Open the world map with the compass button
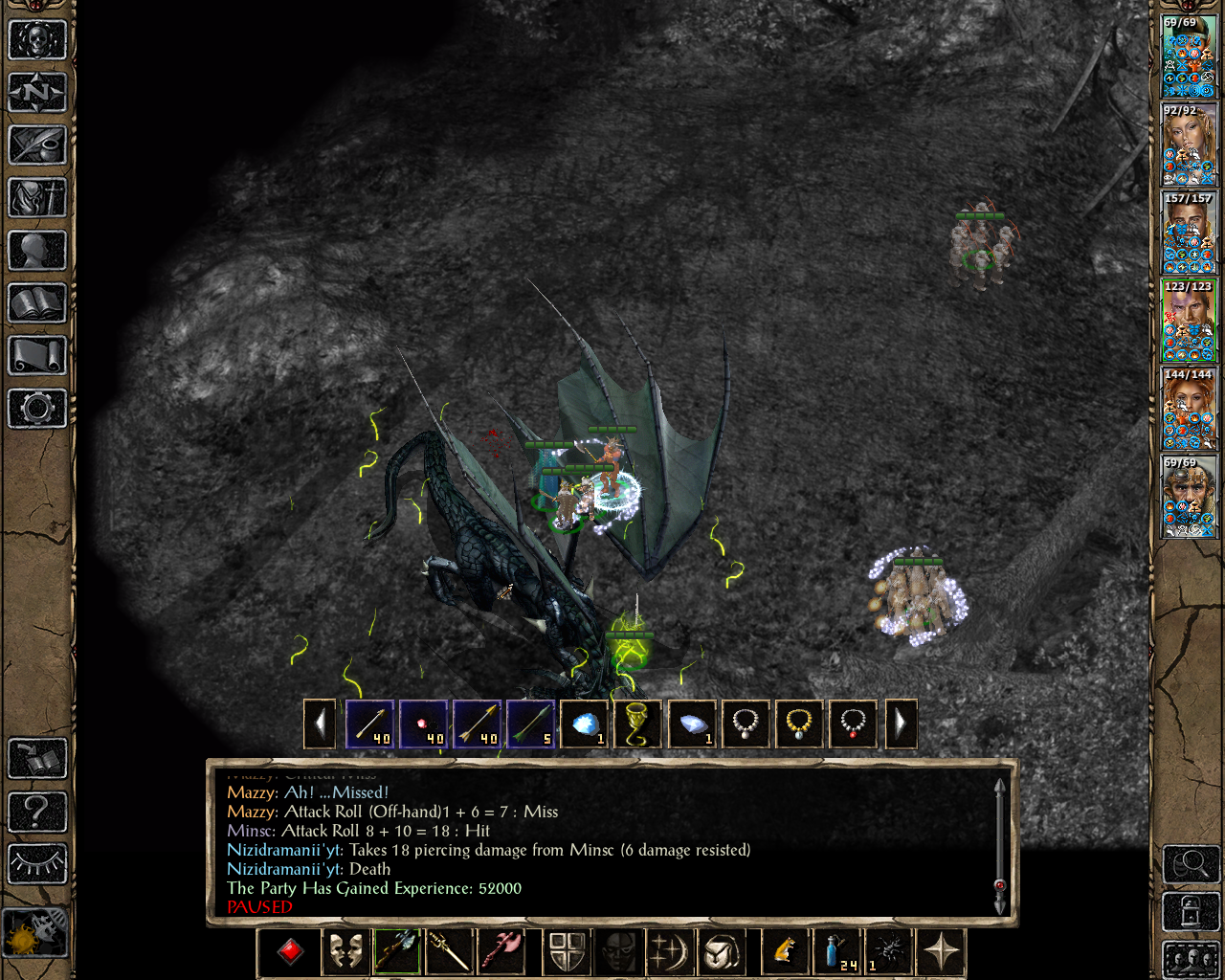This screenshot has width=1225, height=980. point(37,93)
